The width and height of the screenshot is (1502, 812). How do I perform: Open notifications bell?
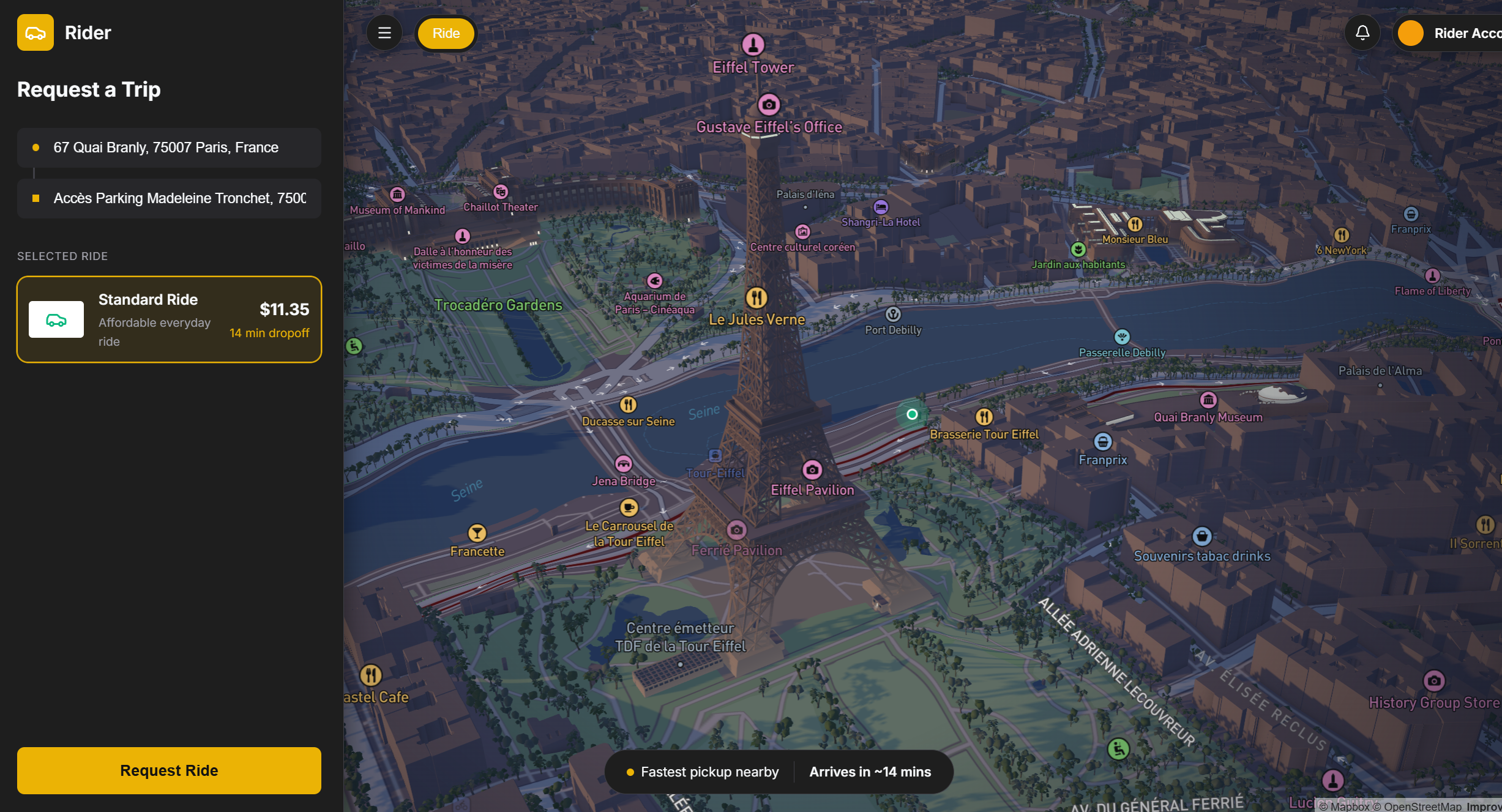coord(1362,33)
